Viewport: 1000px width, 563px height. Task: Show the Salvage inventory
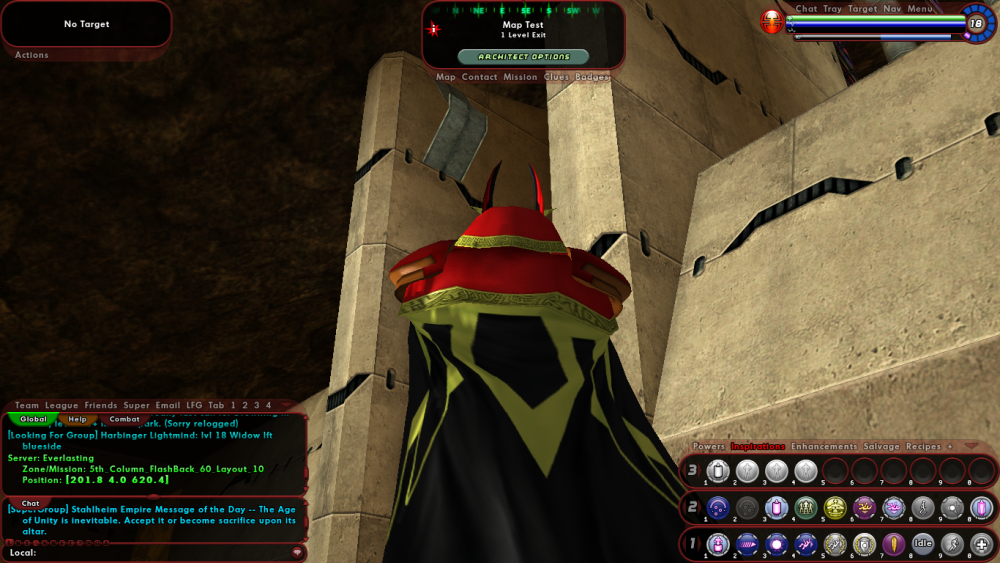[881, 446]
